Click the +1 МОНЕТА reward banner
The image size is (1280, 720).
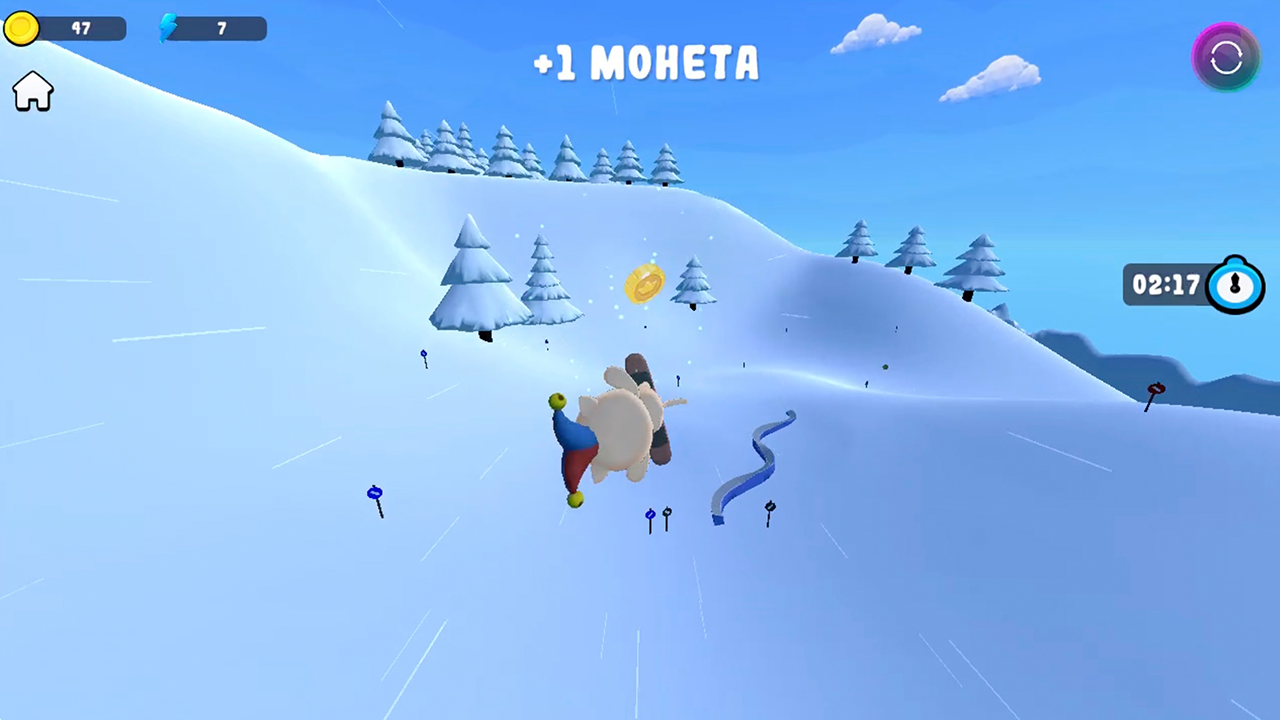tap(646, 63)
